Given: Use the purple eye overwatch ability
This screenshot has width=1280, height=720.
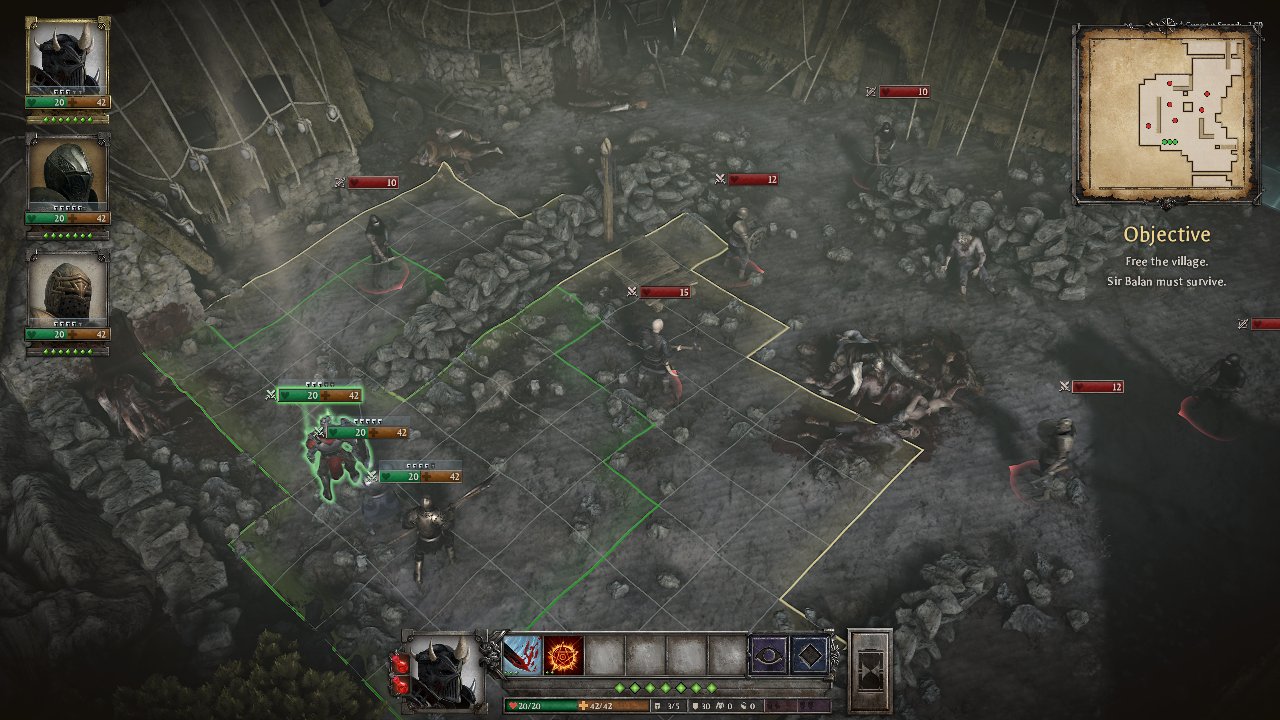Looking at the screenshot, I should [768, 655].
